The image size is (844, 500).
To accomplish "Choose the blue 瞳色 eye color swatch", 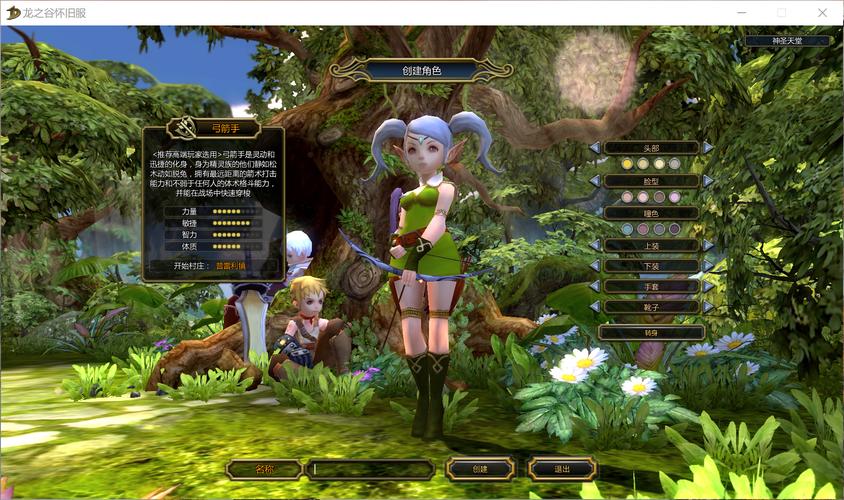I will 627,229.
